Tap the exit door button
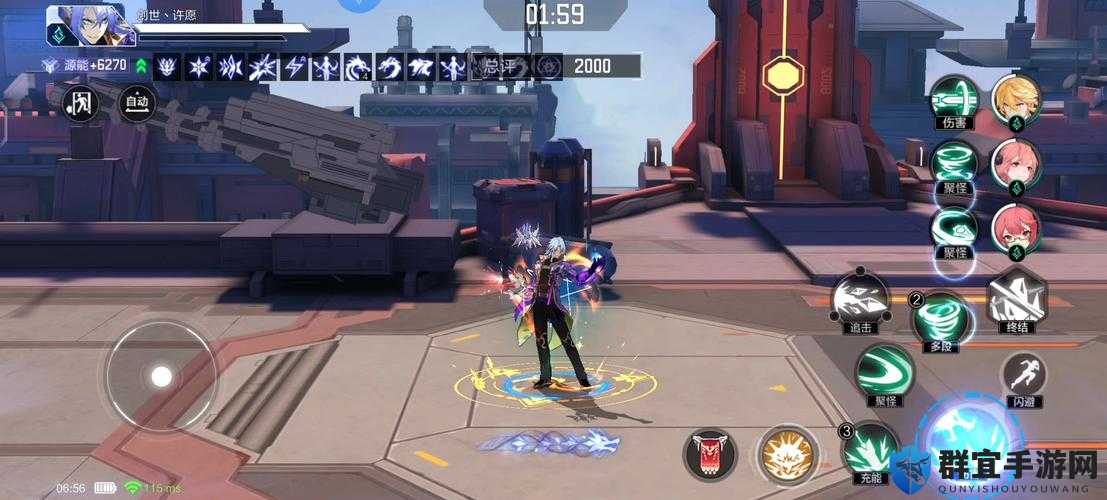The height and width of the screenshot is (500, 1107). 80,101
